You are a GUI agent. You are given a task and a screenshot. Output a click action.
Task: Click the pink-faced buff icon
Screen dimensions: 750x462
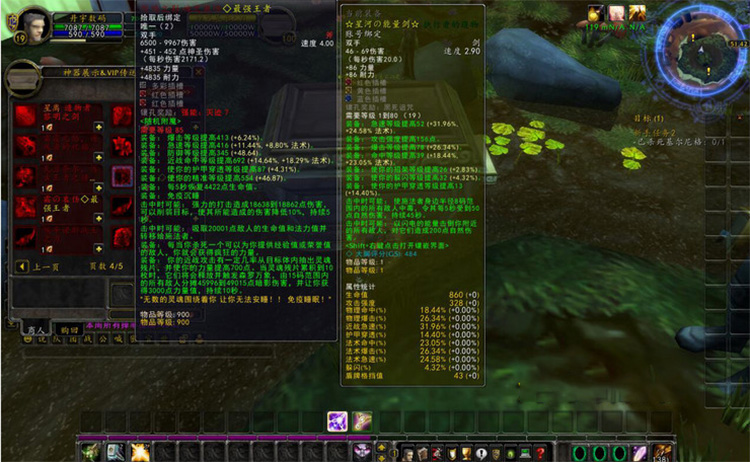(x=616, y=14)
